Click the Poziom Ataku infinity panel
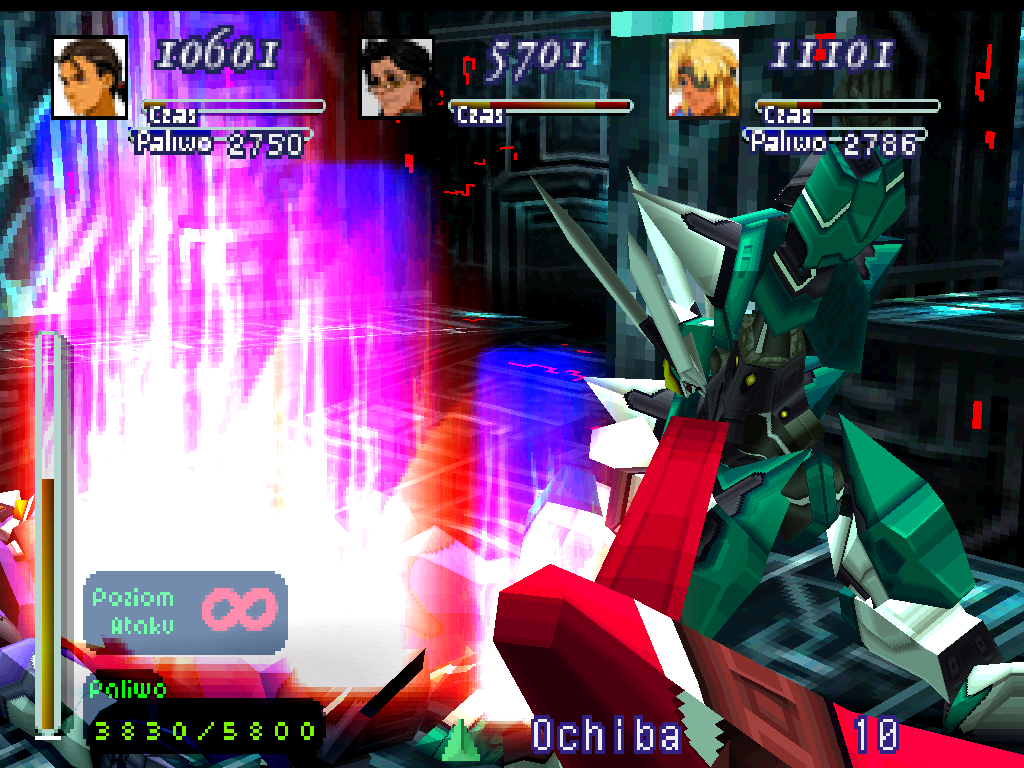Viewport: 1024px width, 768px height. point(186,612)
